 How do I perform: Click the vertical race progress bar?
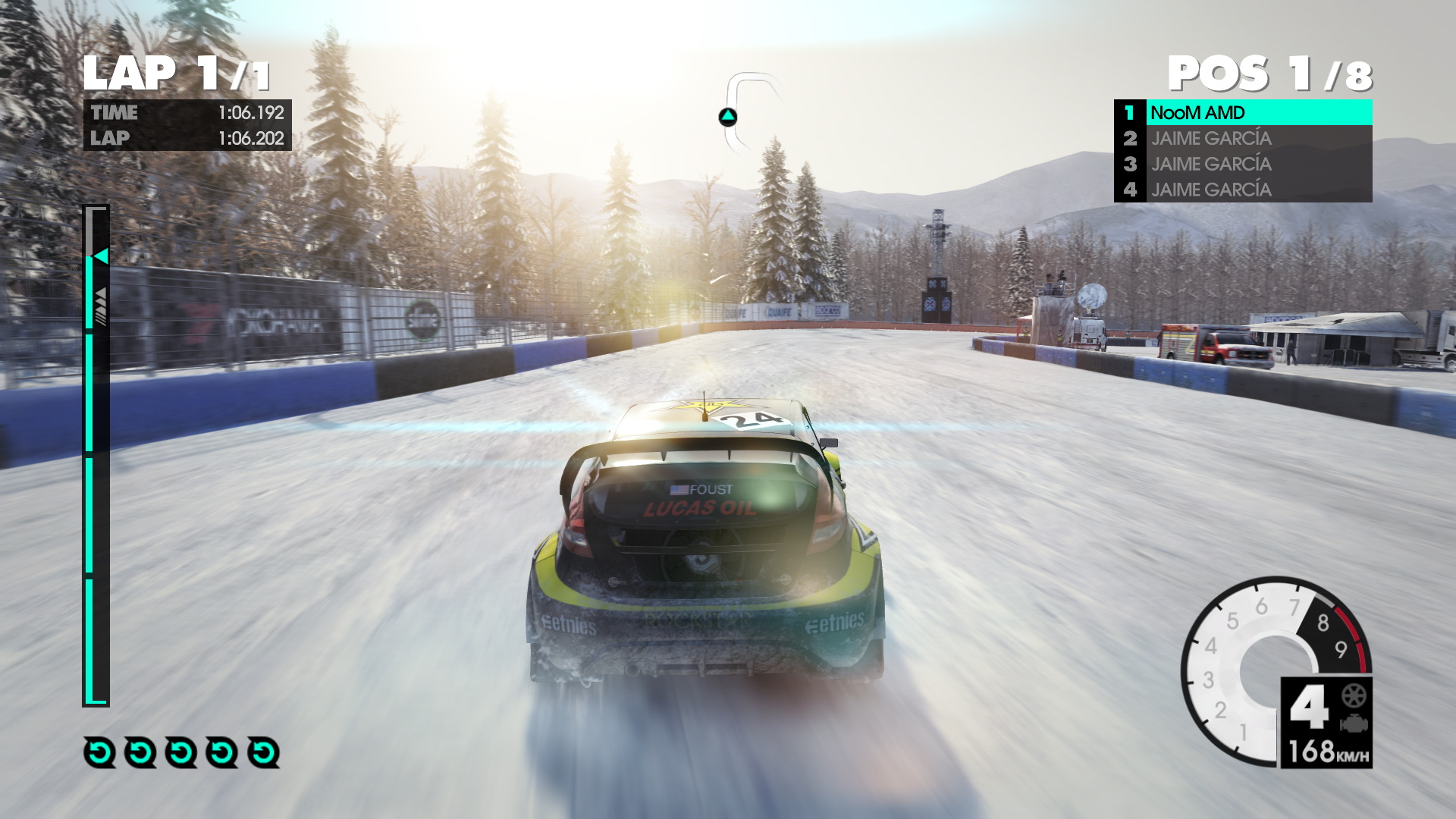point(96,455)
